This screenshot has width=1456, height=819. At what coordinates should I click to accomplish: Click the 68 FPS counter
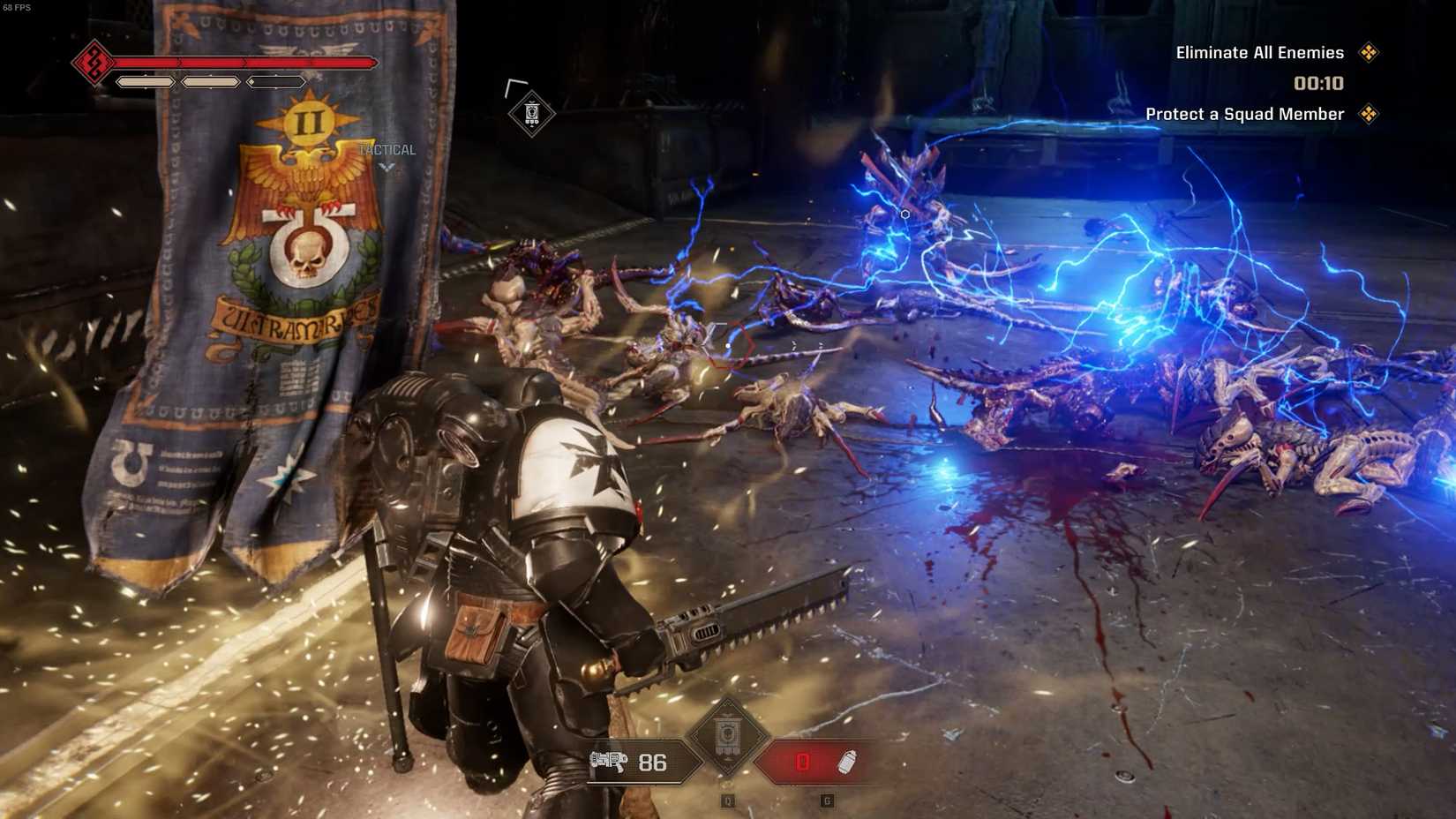pyautogui.click(x=17, y=9)
